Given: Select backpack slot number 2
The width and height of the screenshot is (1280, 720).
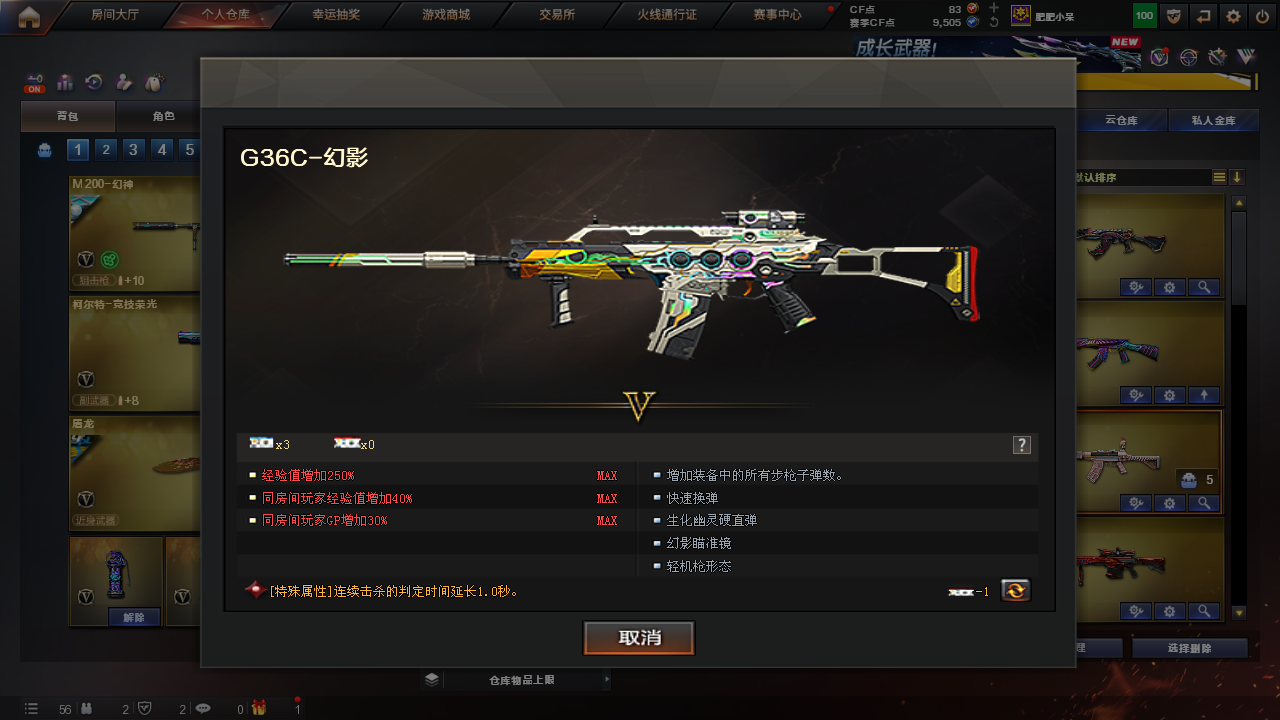Looking at the screenshot, I should click(x=105, y=150).
